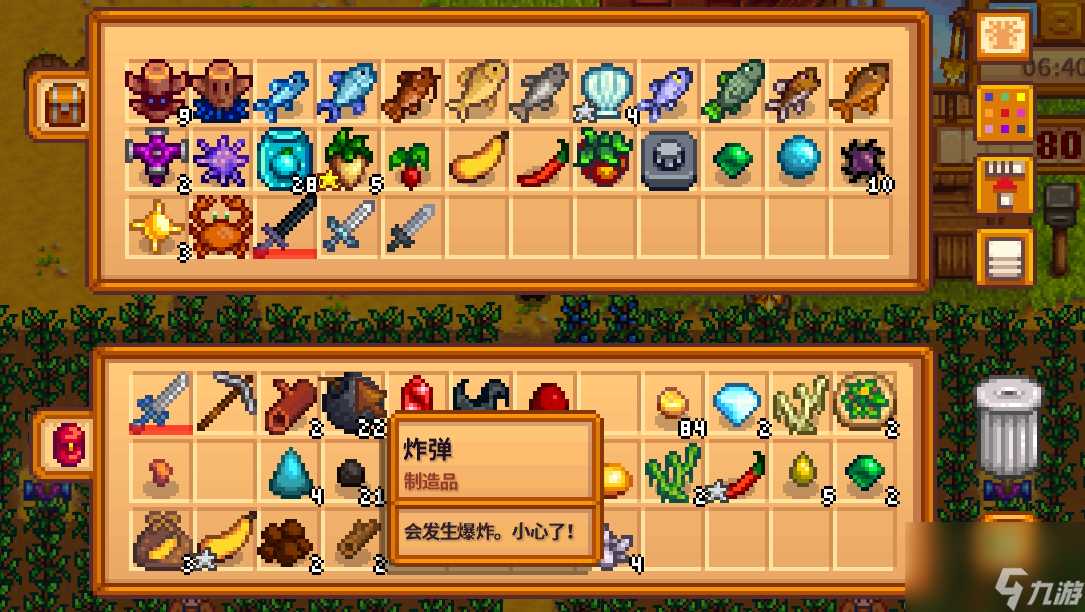Click the add-to-existing-stacks button
Viewport: 1085px width, 612px height.
1004,184
